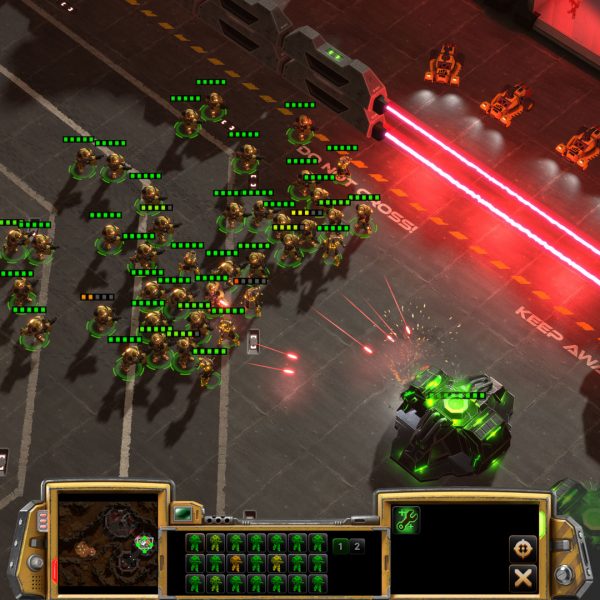The image size is (600, 600).
Task: Click the small green button above the selection panel
Action: [x=184, y=515]
